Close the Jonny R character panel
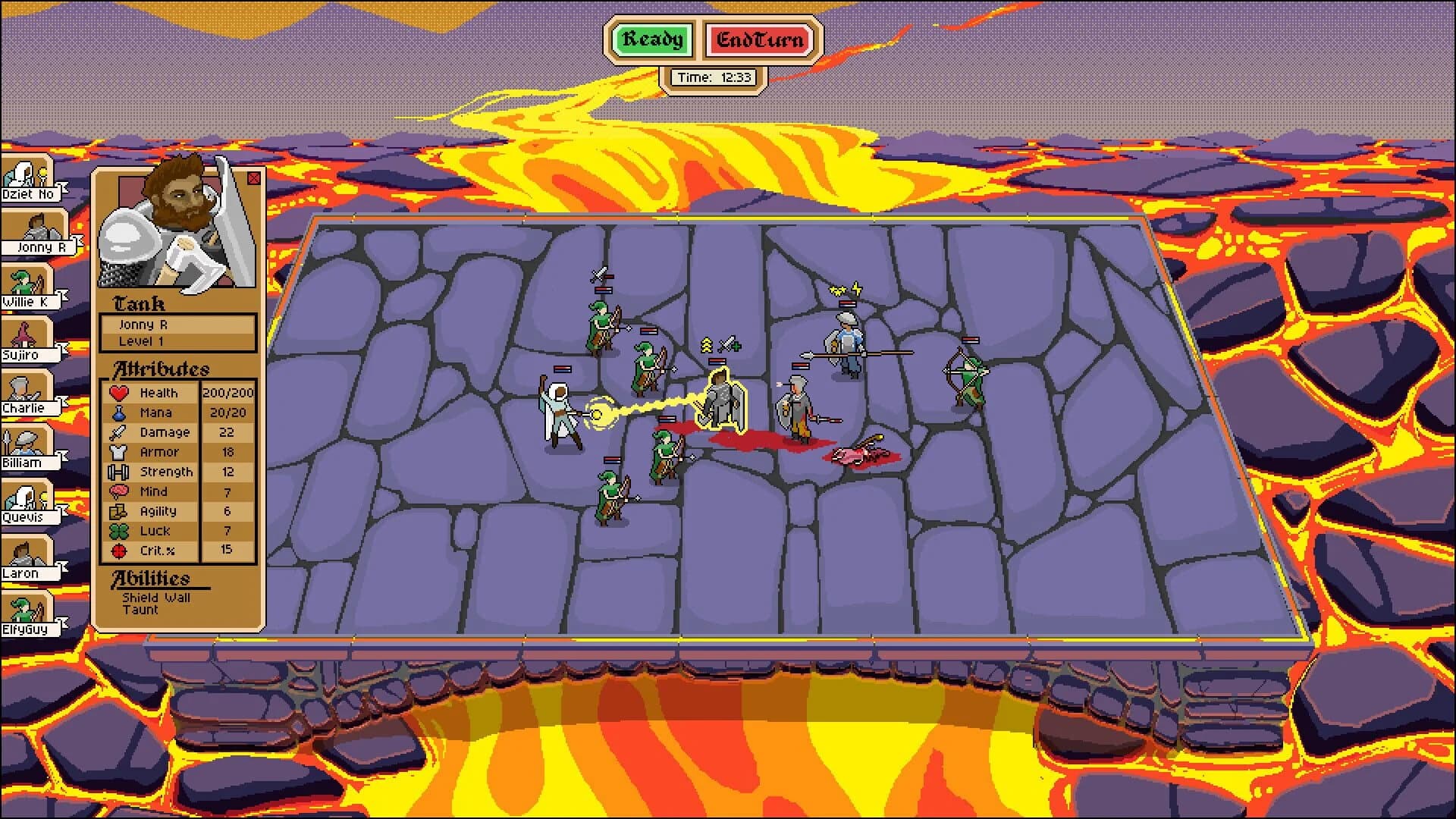This screenshot has height=819, width=1456. (x=253, y=177)
